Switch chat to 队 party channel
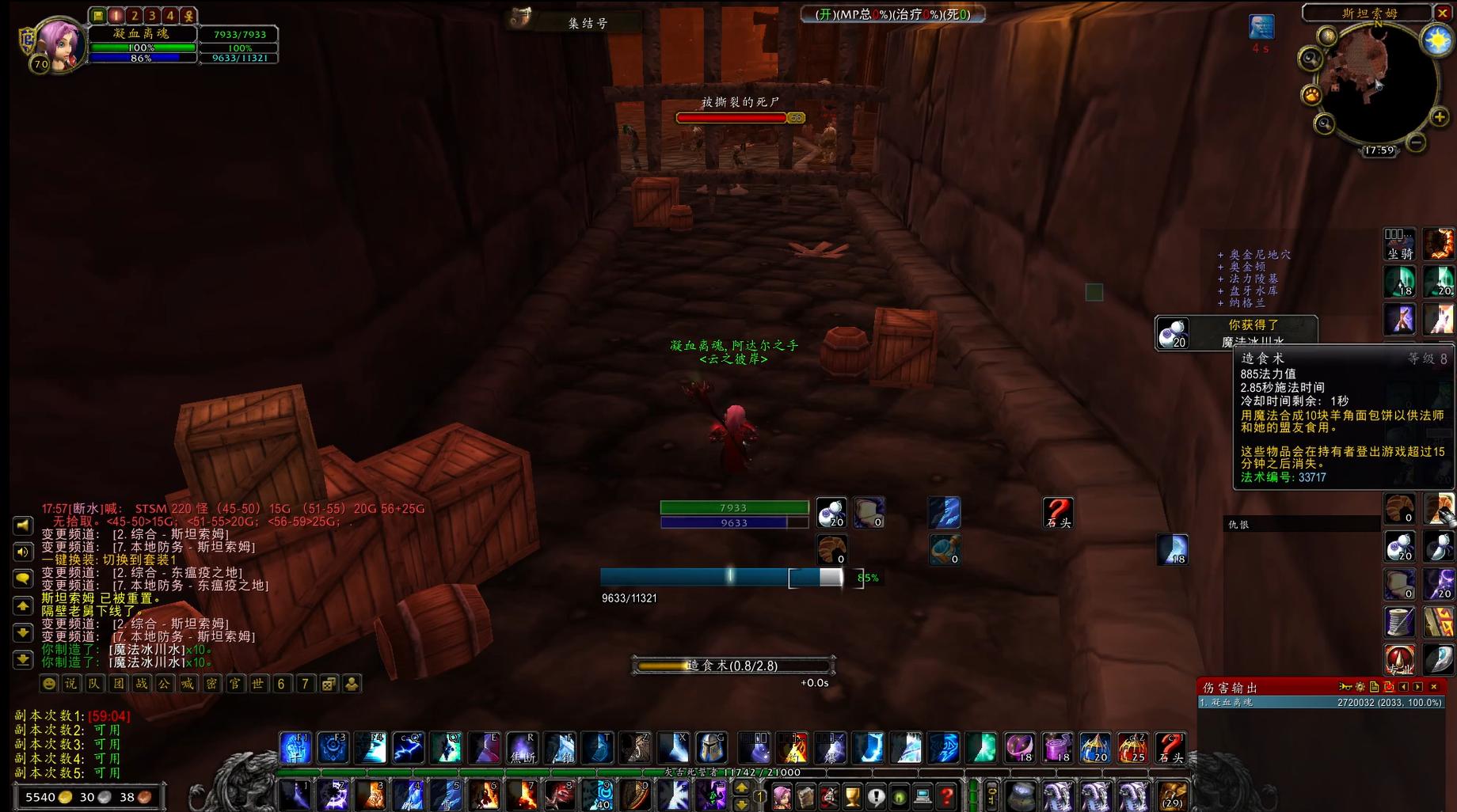1457x812 pixels. [94, 684]
